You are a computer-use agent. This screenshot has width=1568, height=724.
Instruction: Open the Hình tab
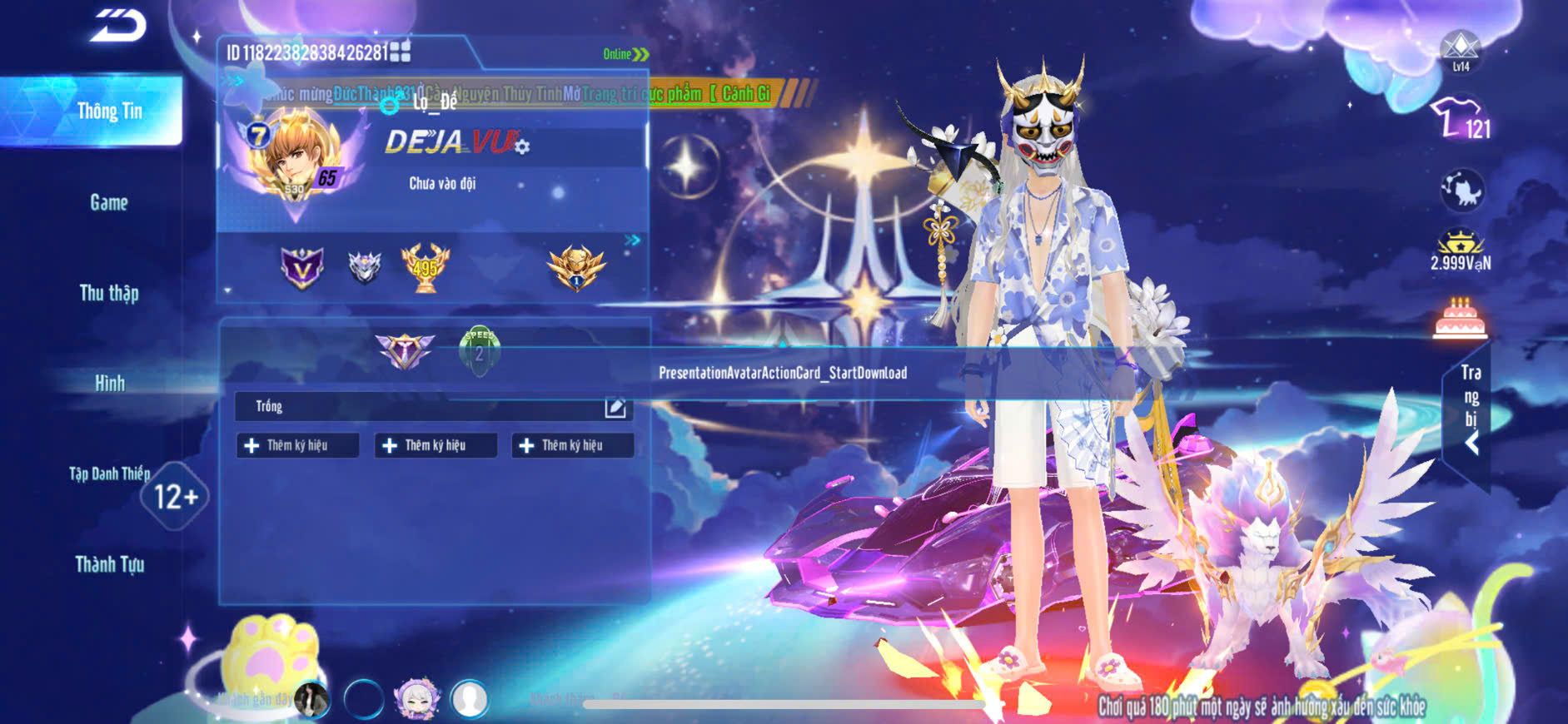click(109, 383)
